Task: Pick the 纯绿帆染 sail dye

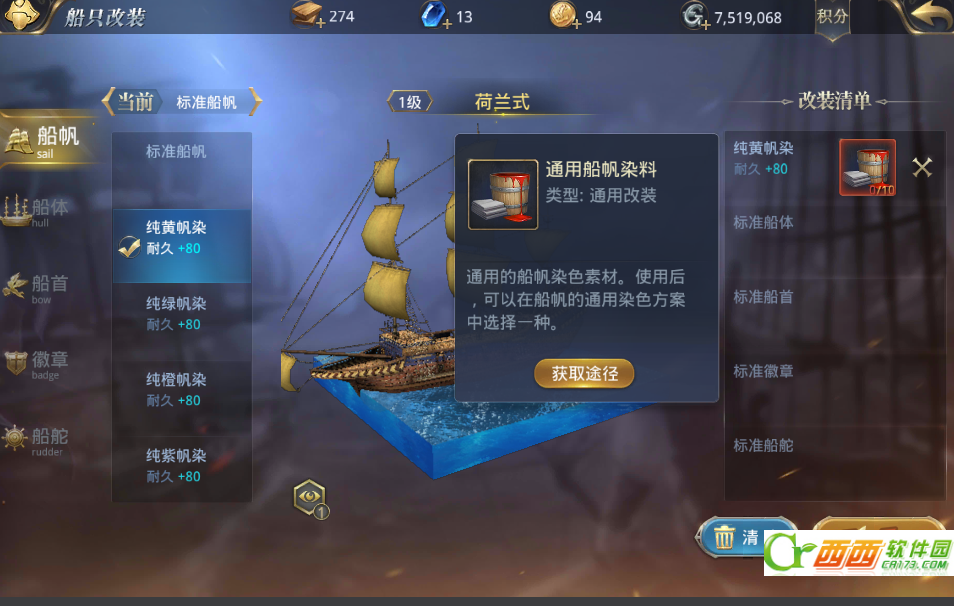Action: pos(181,314)
